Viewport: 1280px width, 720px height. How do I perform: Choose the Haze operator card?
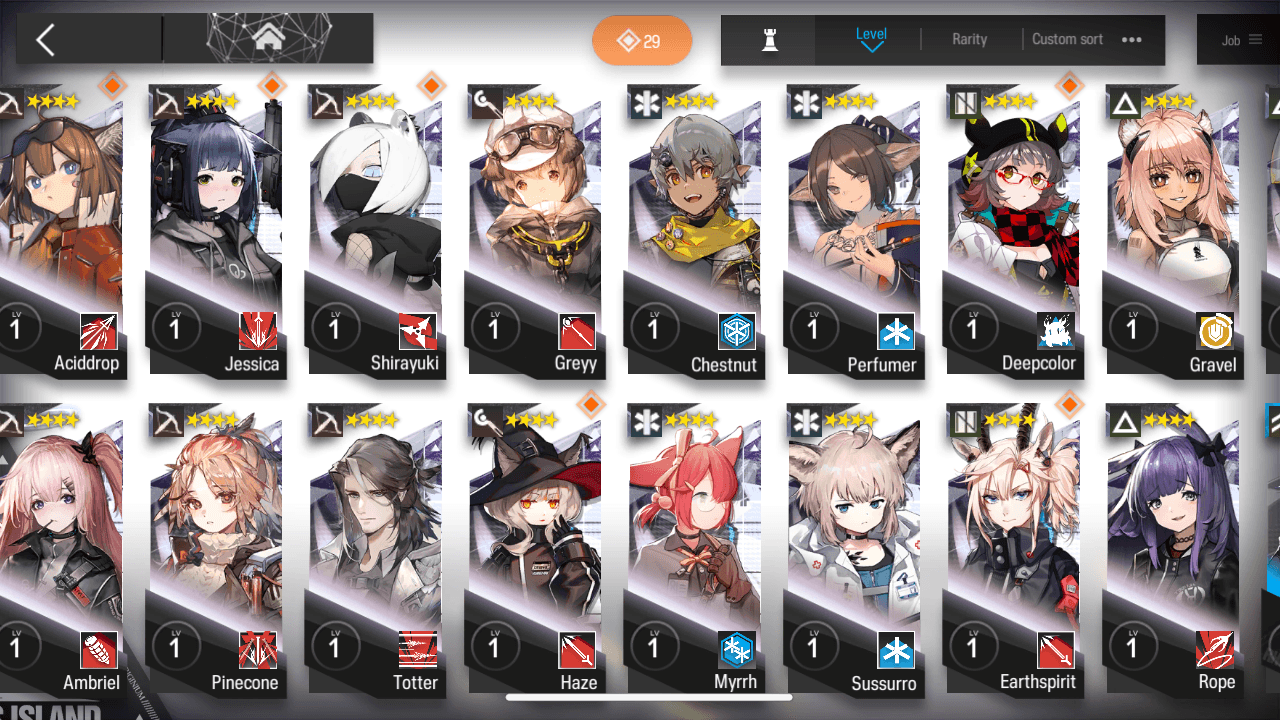536,550
